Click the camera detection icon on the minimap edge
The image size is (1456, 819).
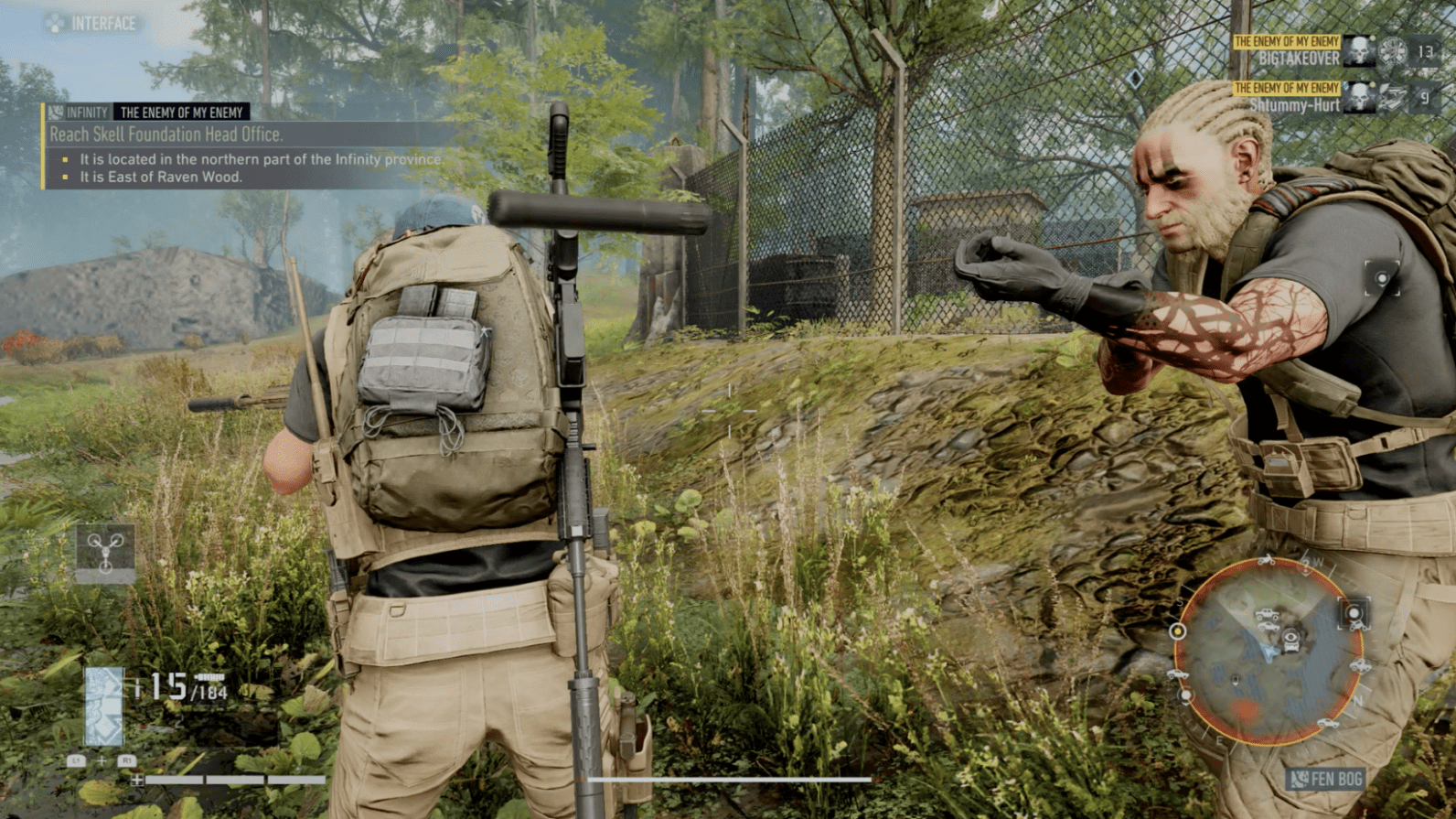(1353, 613)
